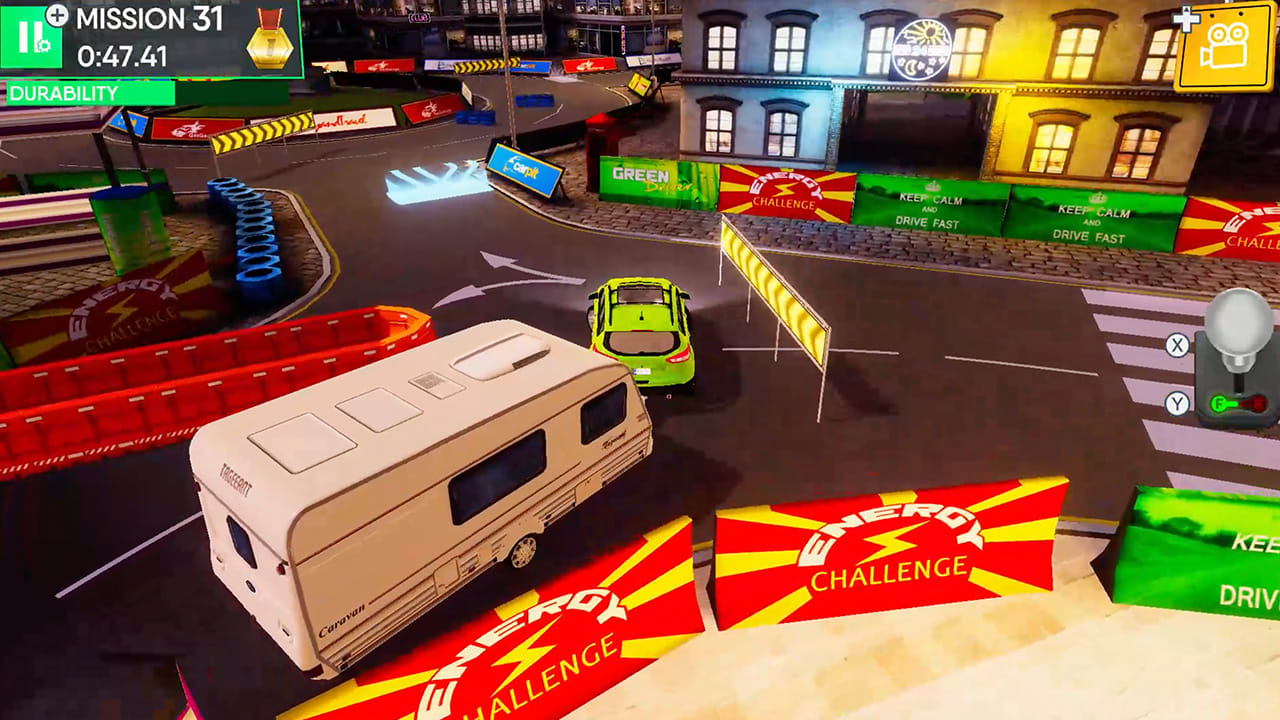Tap the gold medal reward icon
Viewport: 1280px width, 720px height.
coord(270,43)
